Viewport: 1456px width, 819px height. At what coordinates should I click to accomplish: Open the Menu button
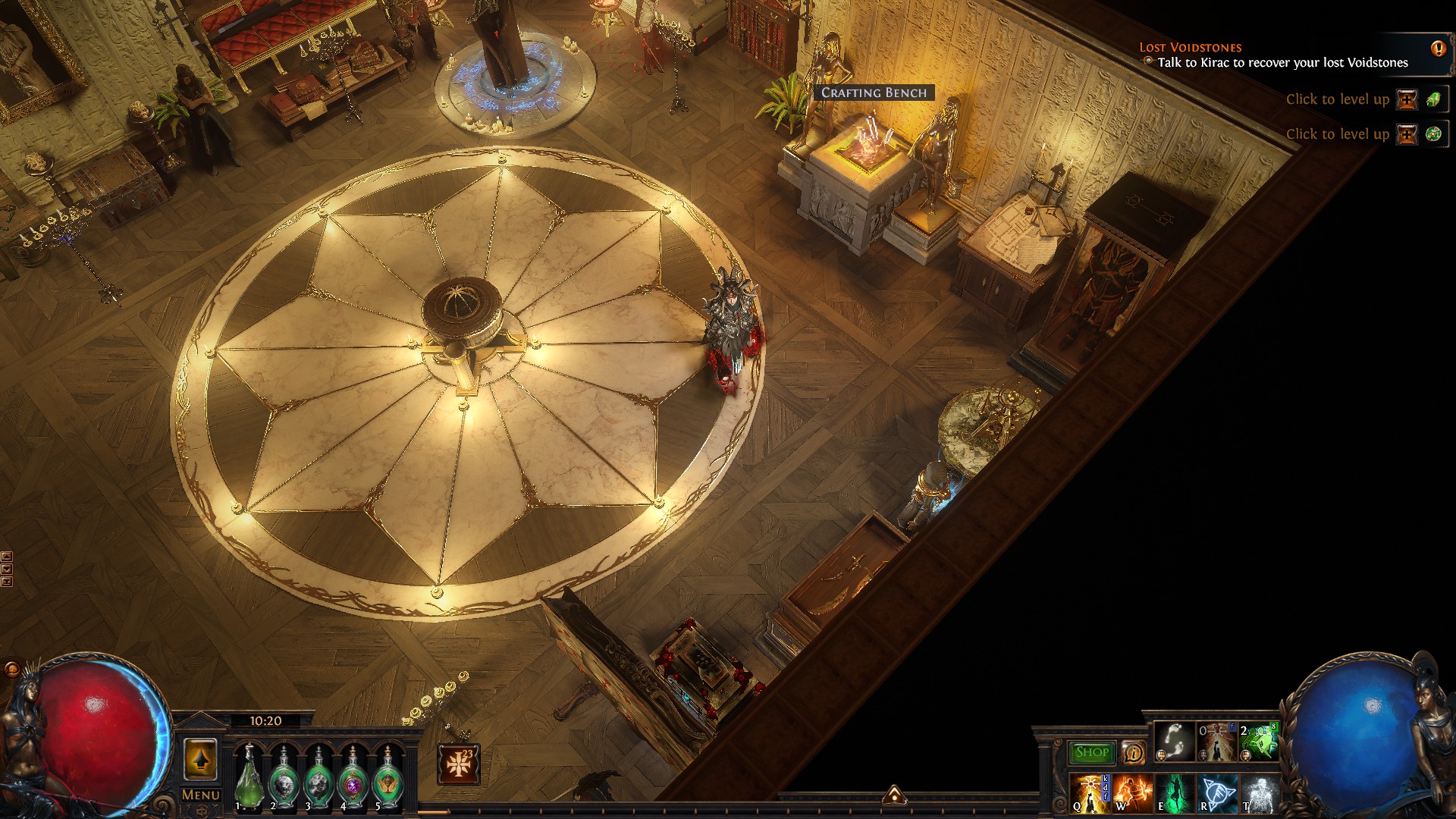pos(201,795)
